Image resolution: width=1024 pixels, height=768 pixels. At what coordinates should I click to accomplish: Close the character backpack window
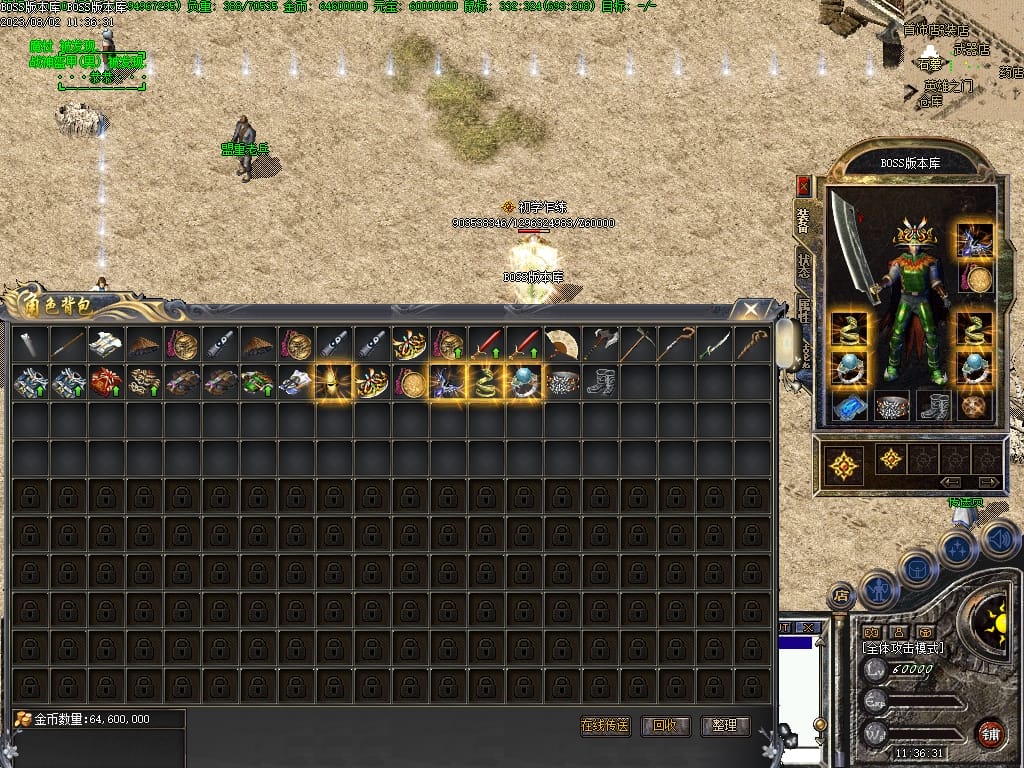pyautogui.click(x=749, y=309)
